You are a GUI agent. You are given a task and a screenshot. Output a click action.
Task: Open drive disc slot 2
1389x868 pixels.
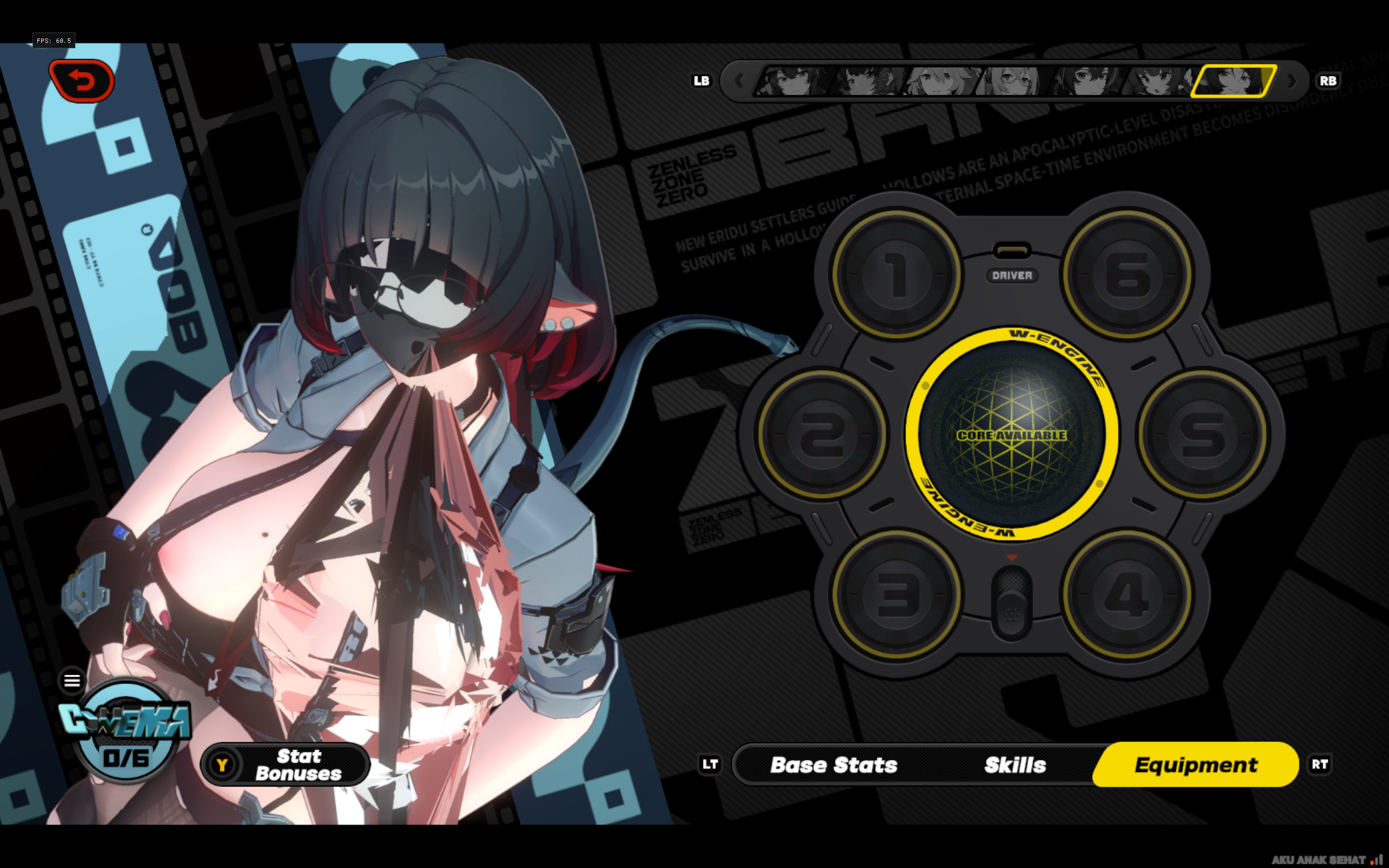[822, 435]
